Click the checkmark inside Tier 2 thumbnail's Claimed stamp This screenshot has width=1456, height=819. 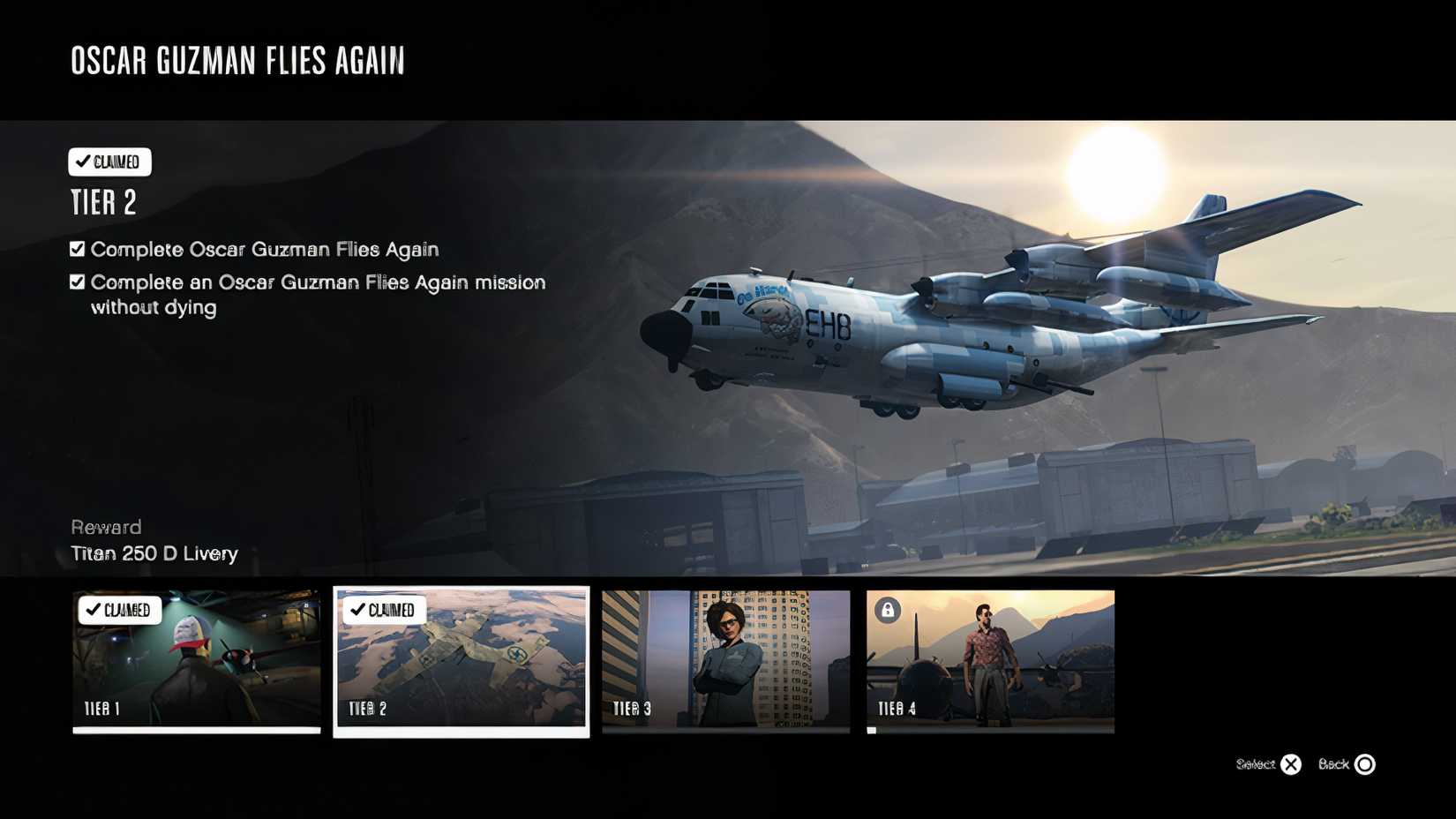pos(358,609)
